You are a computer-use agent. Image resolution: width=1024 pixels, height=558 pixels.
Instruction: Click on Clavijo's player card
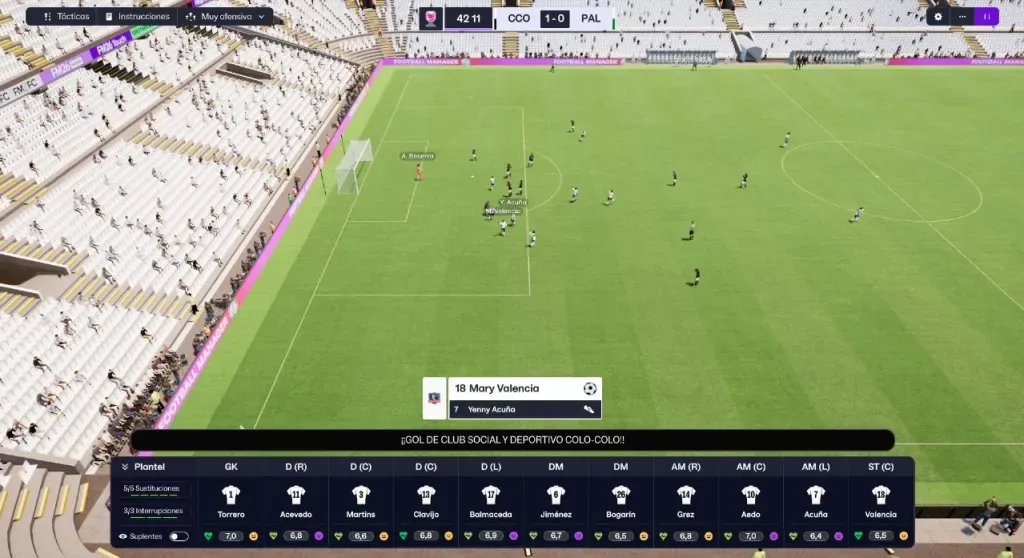(426, 503)
